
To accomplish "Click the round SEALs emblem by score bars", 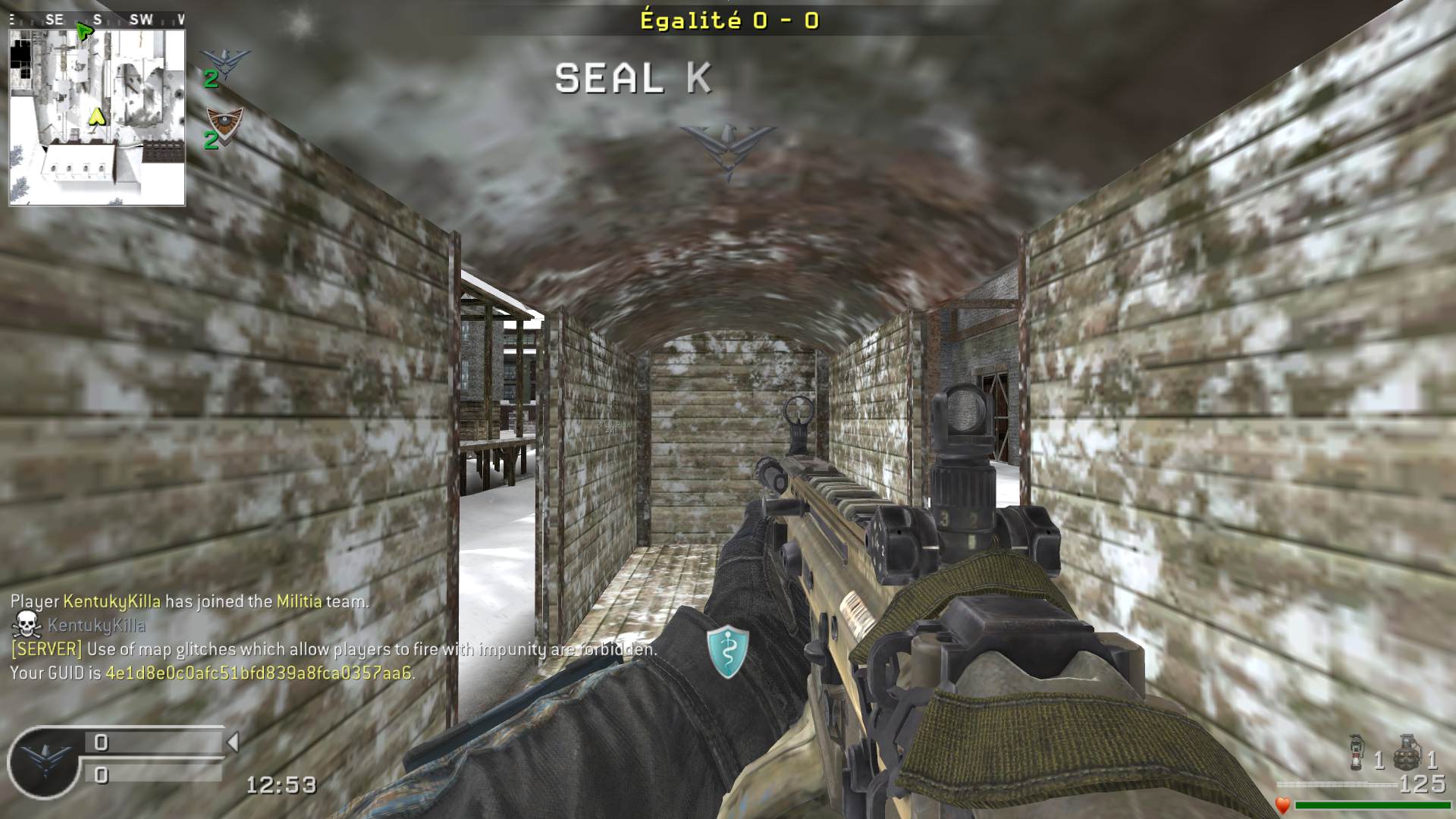I will pos(44,762).
